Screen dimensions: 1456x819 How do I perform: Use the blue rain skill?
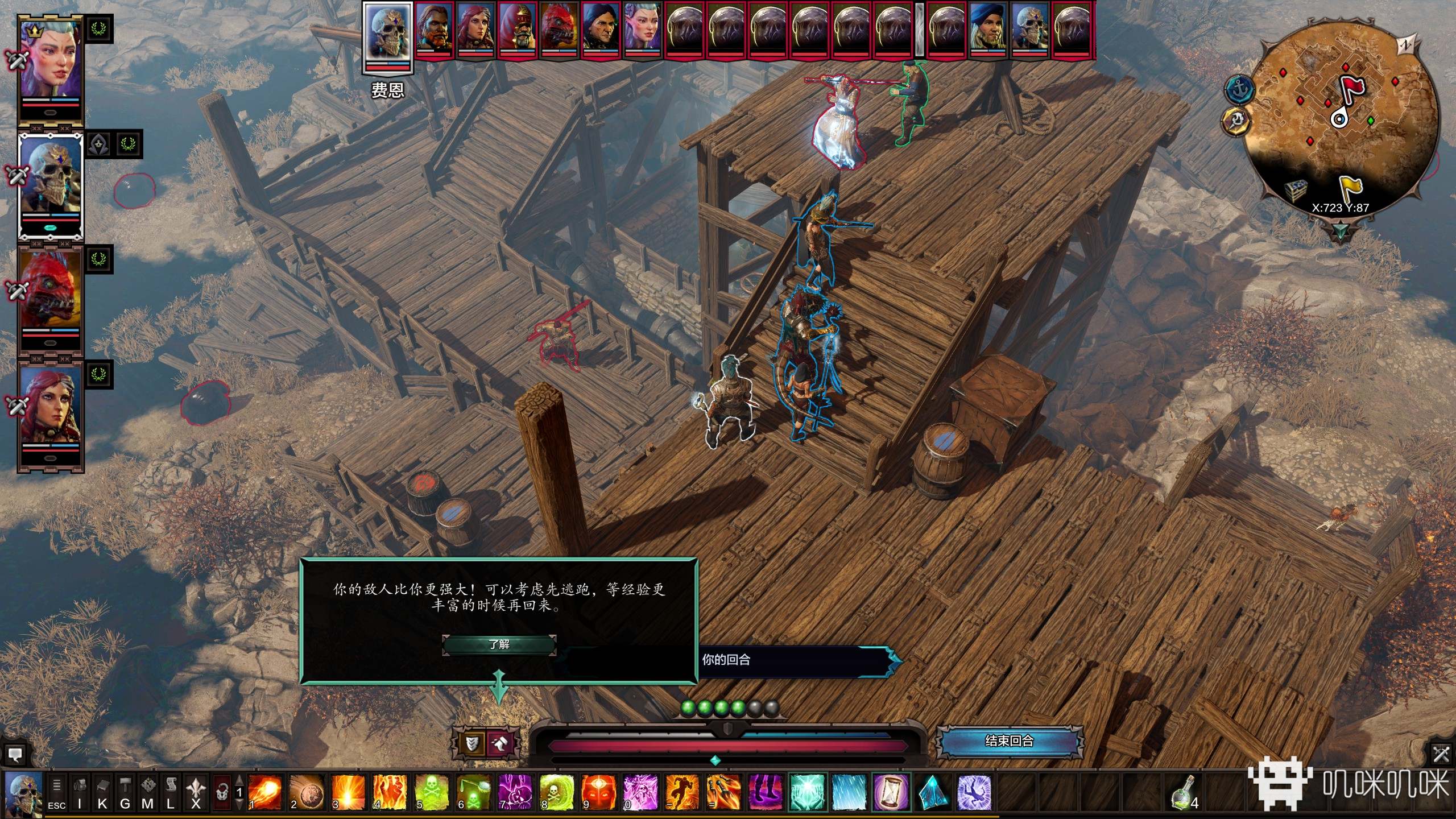[x=849, y=791]
